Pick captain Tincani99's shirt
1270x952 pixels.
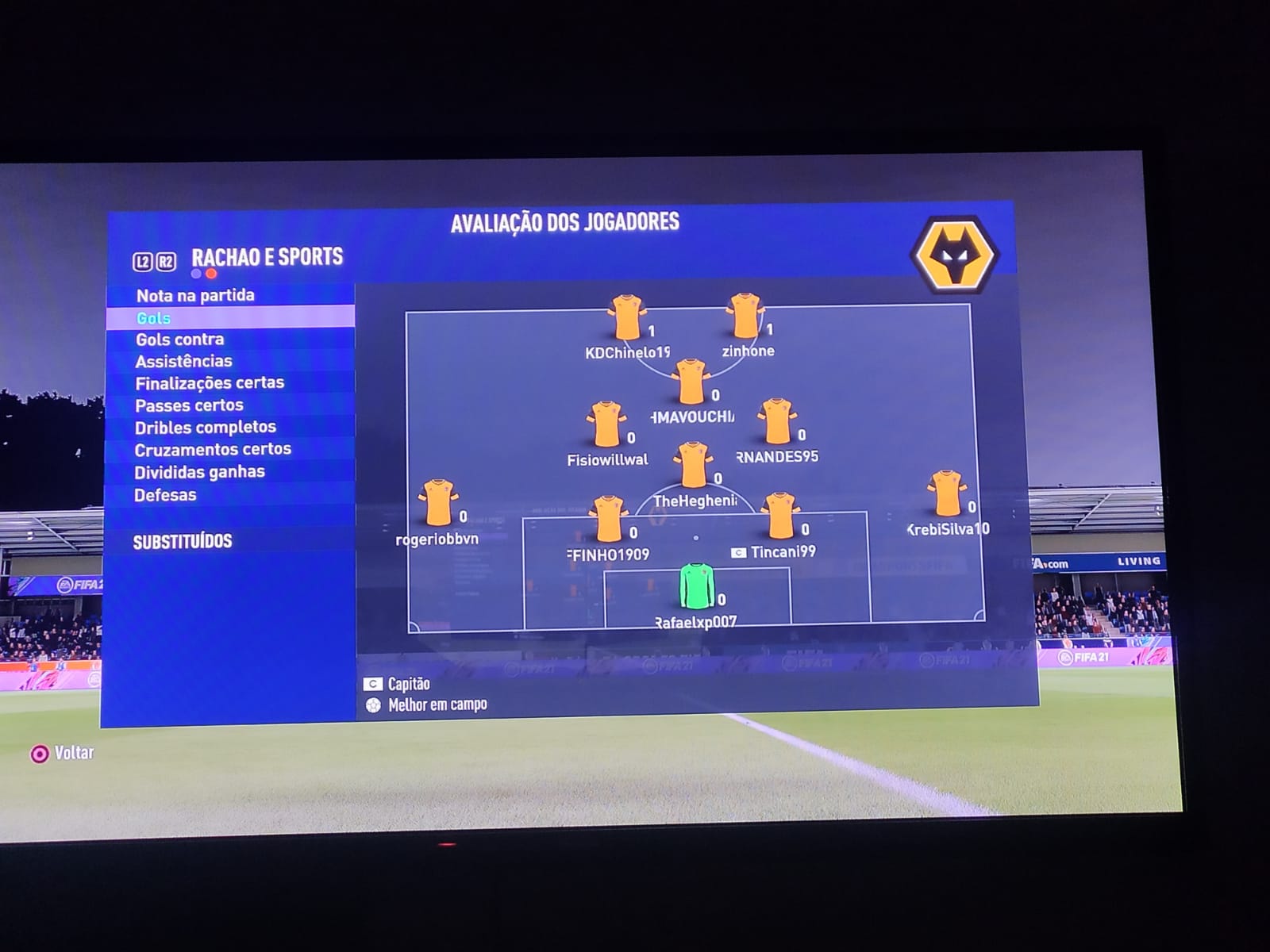pos(780,516)
